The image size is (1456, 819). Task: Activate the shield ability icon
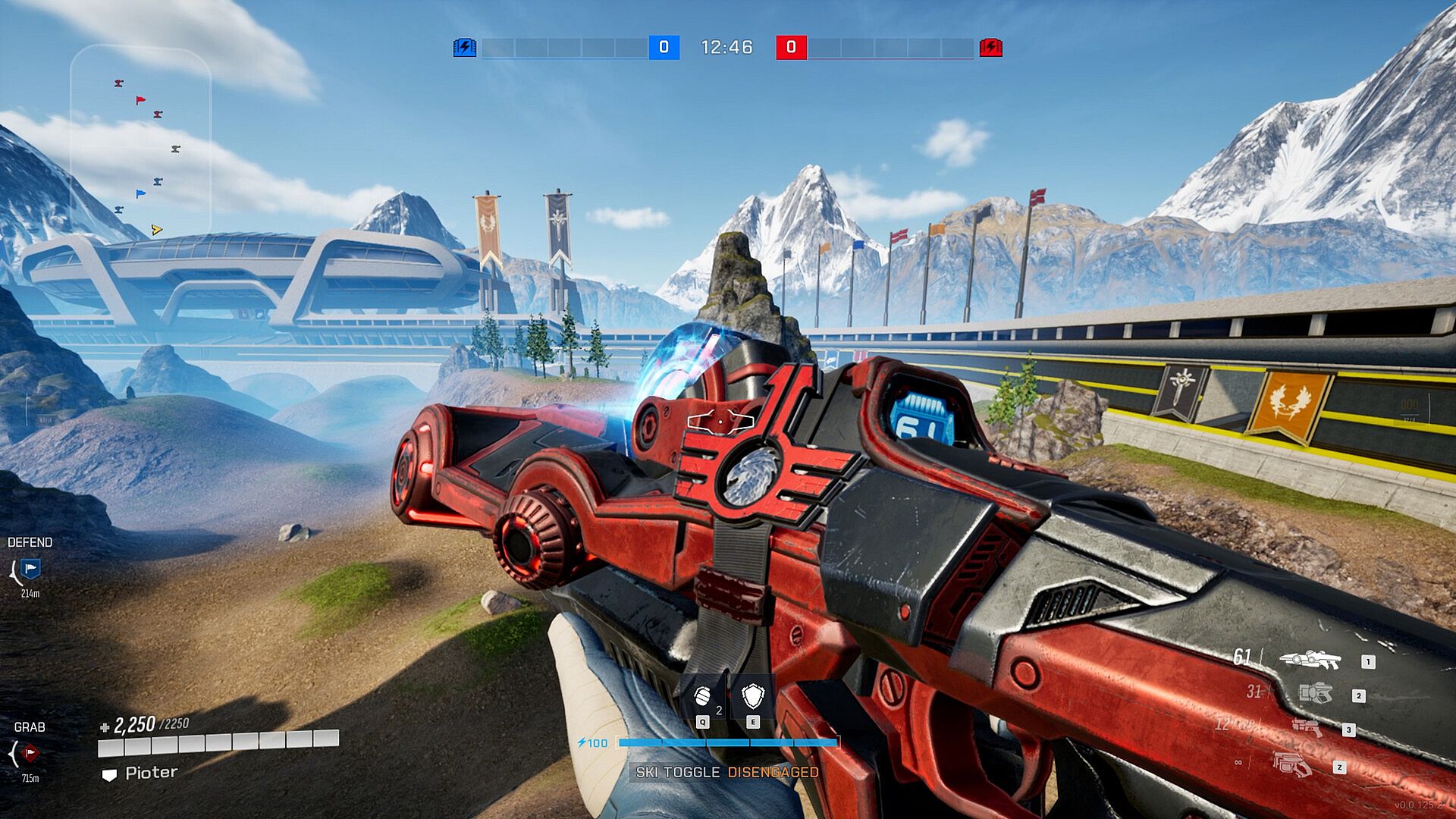[753, 696]
